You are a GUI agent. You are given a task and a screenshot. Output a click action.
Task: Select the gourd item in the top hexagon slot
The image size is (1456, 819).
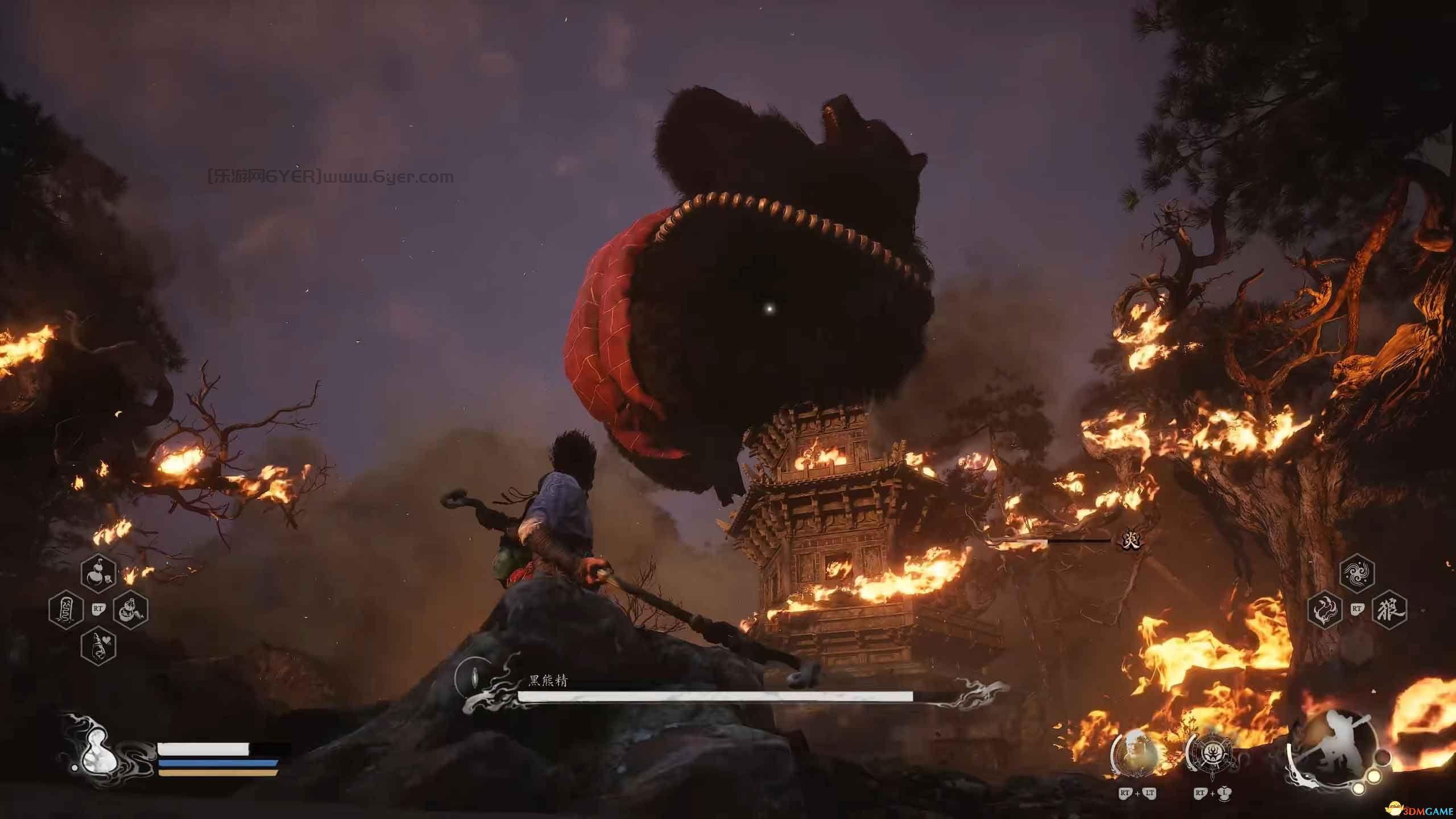coord(98,575)
